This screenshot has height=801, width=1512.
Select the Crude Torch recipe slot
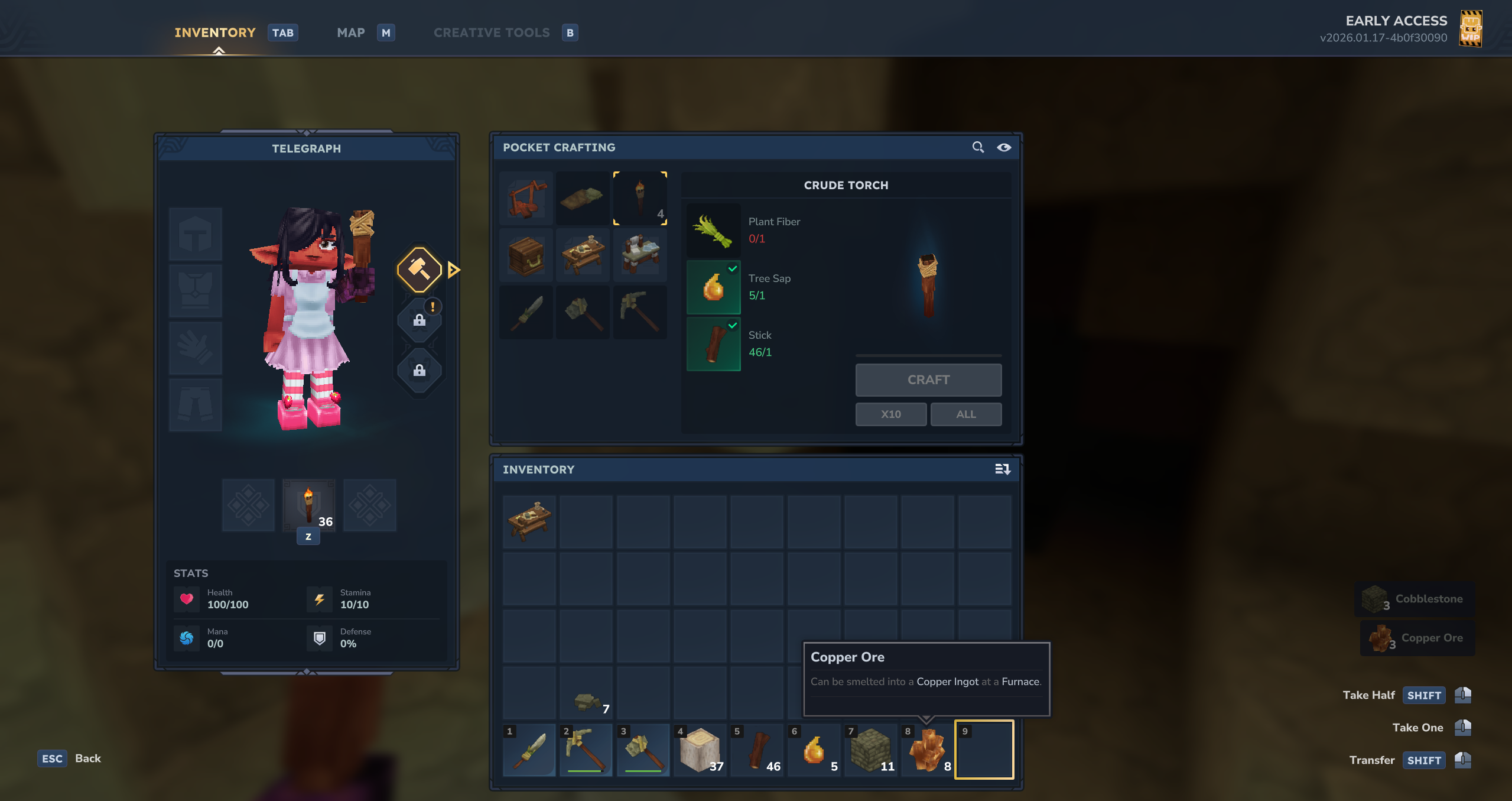click(x=640, y=198)
